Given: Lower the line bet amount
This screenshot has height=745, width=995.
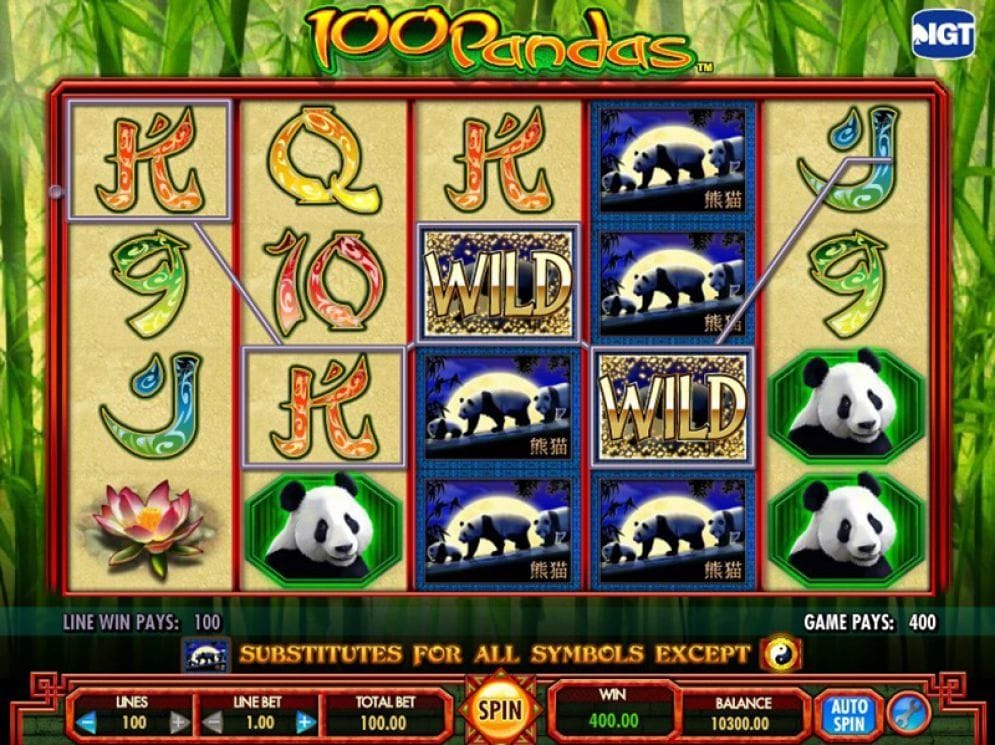Looking at the screenshot, I should click(211, 722).
